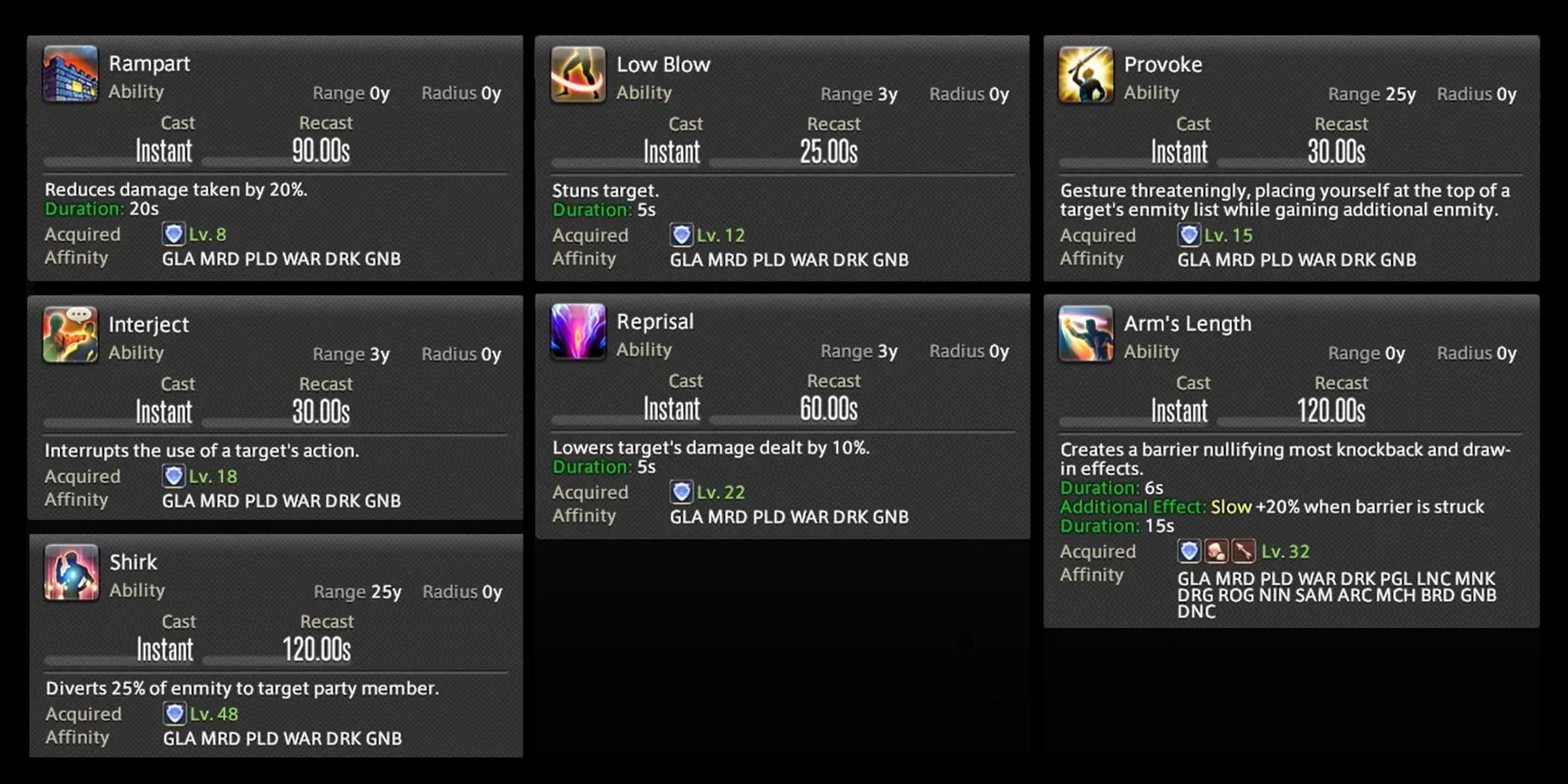Select the Reprisal ability icon

tap(578, 334)
